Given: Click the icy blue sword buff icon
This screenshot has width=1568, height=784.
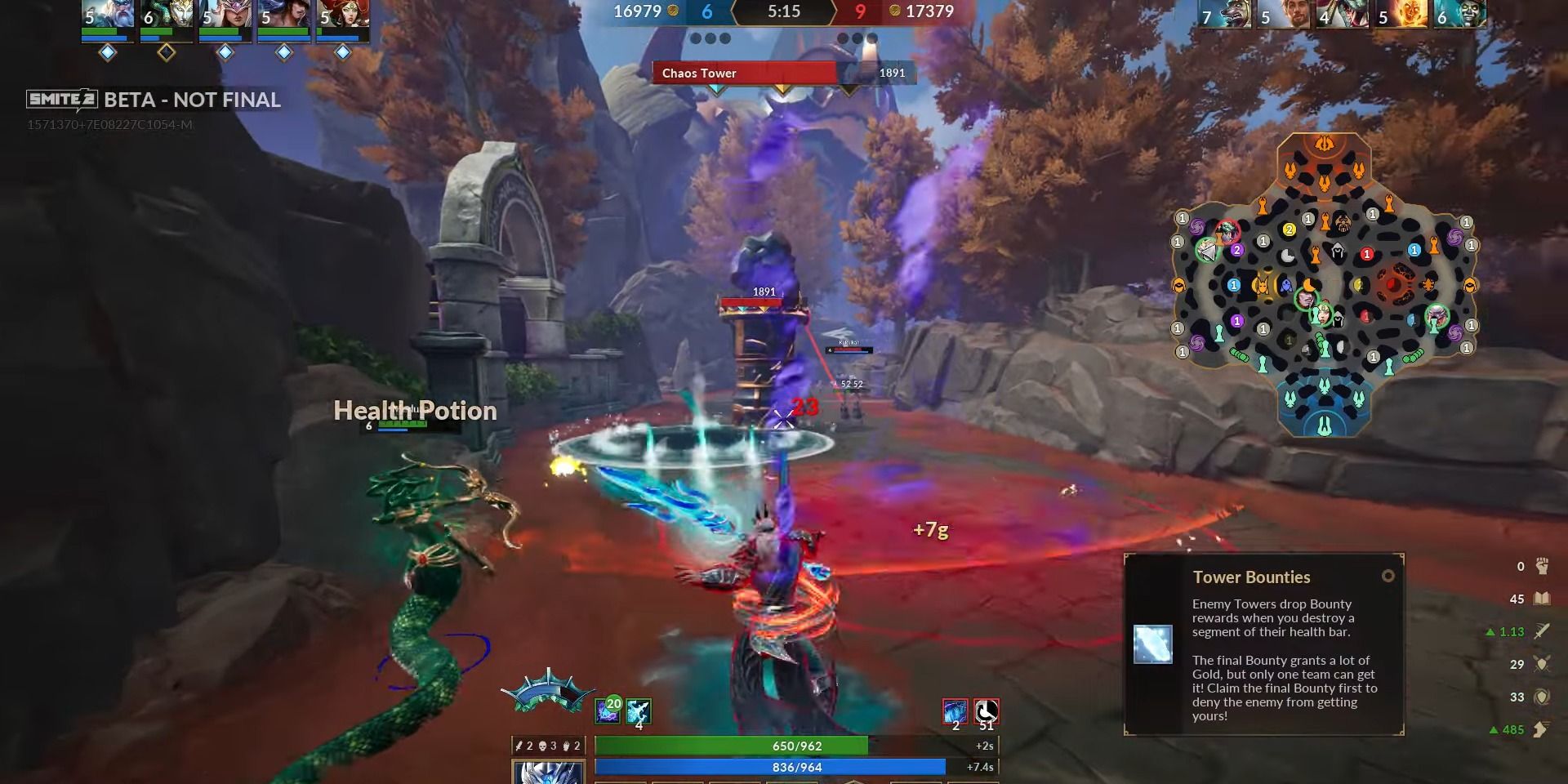Looking at the screenshot, I should tap(639, 710).
